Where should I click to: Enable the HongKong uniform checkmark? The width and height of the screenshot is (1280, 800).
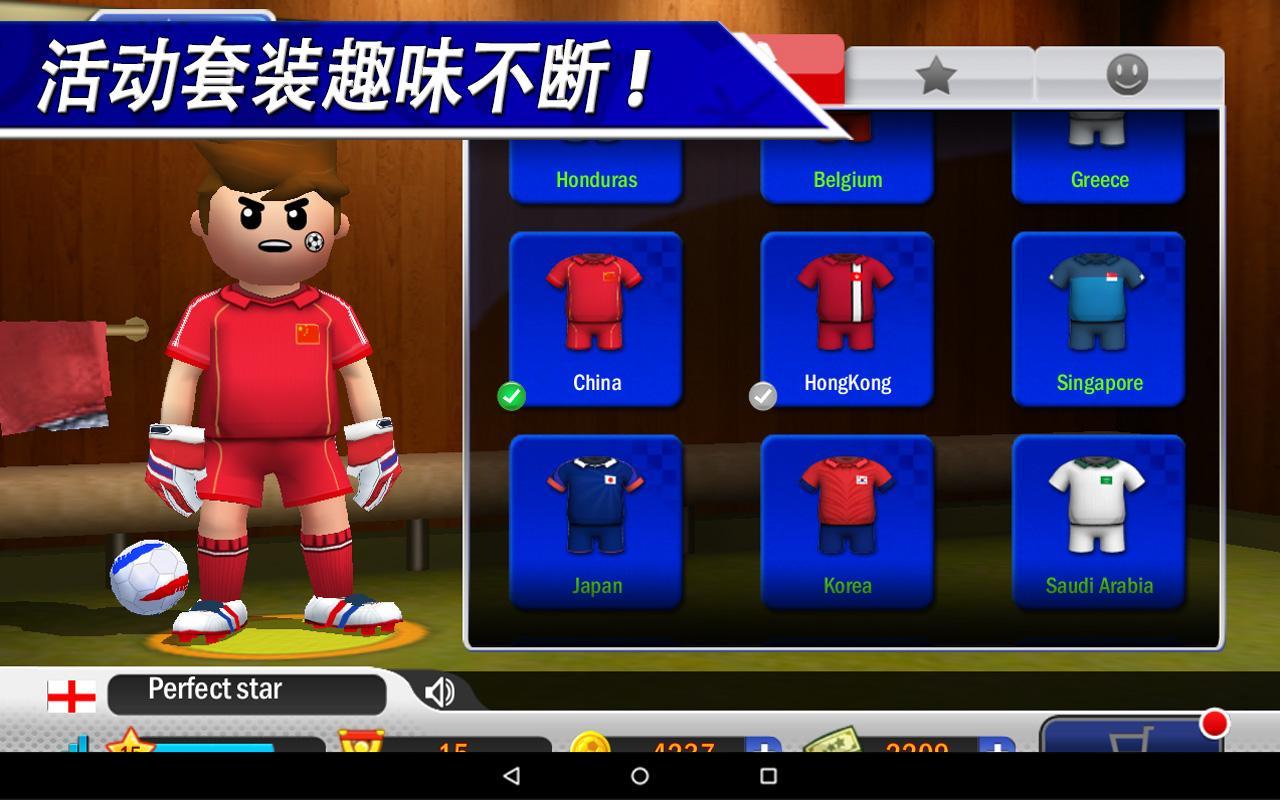763,397
